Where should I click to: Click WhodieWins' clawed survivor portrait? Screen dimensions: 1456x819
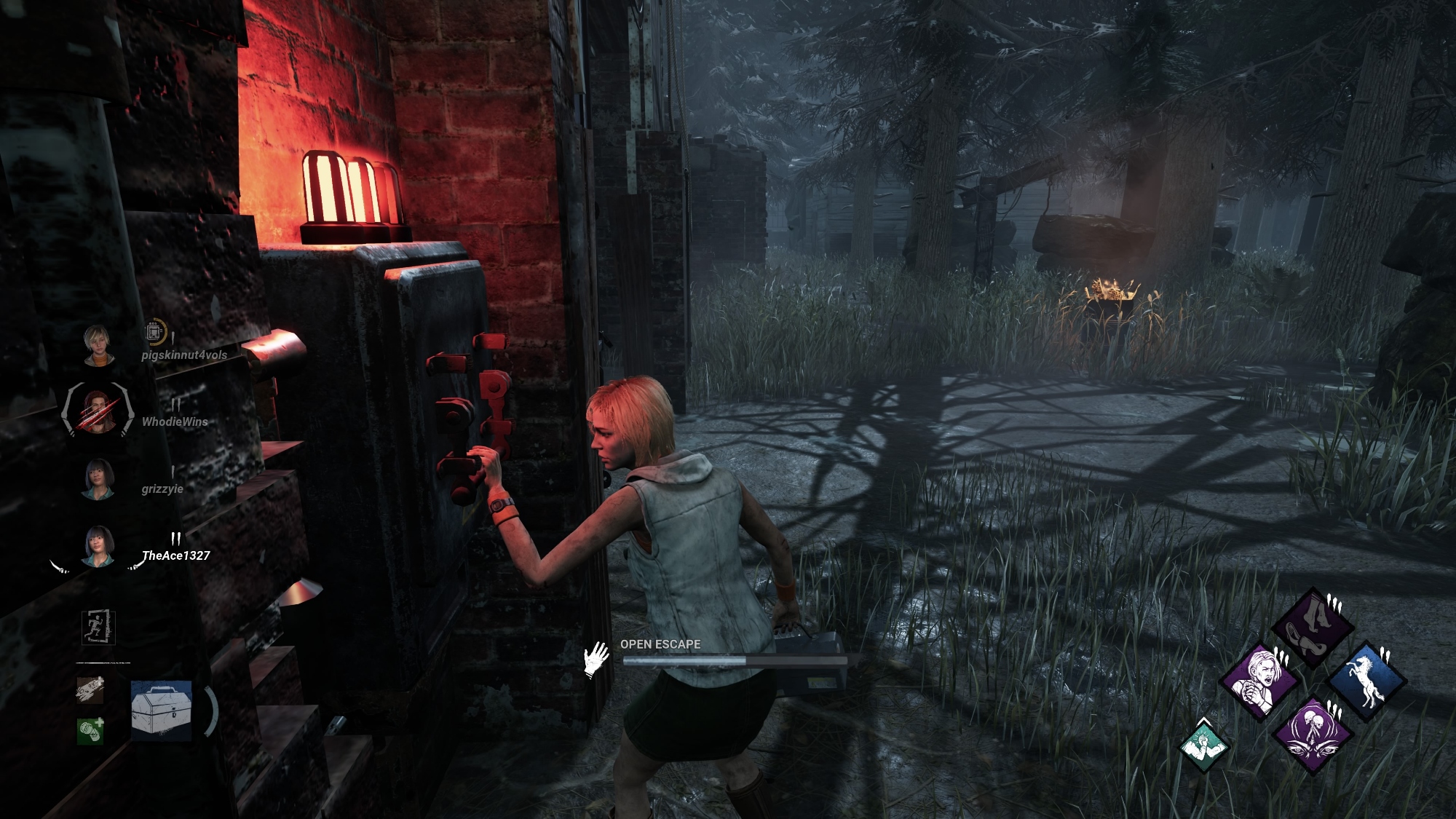point(98,410)
